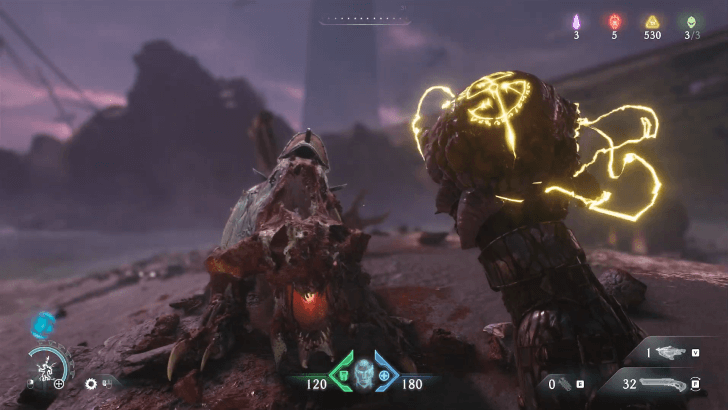Screen dimensions: 728x410
Task: Select the purple flame resource icon
Action: click(x=576, y=21)
